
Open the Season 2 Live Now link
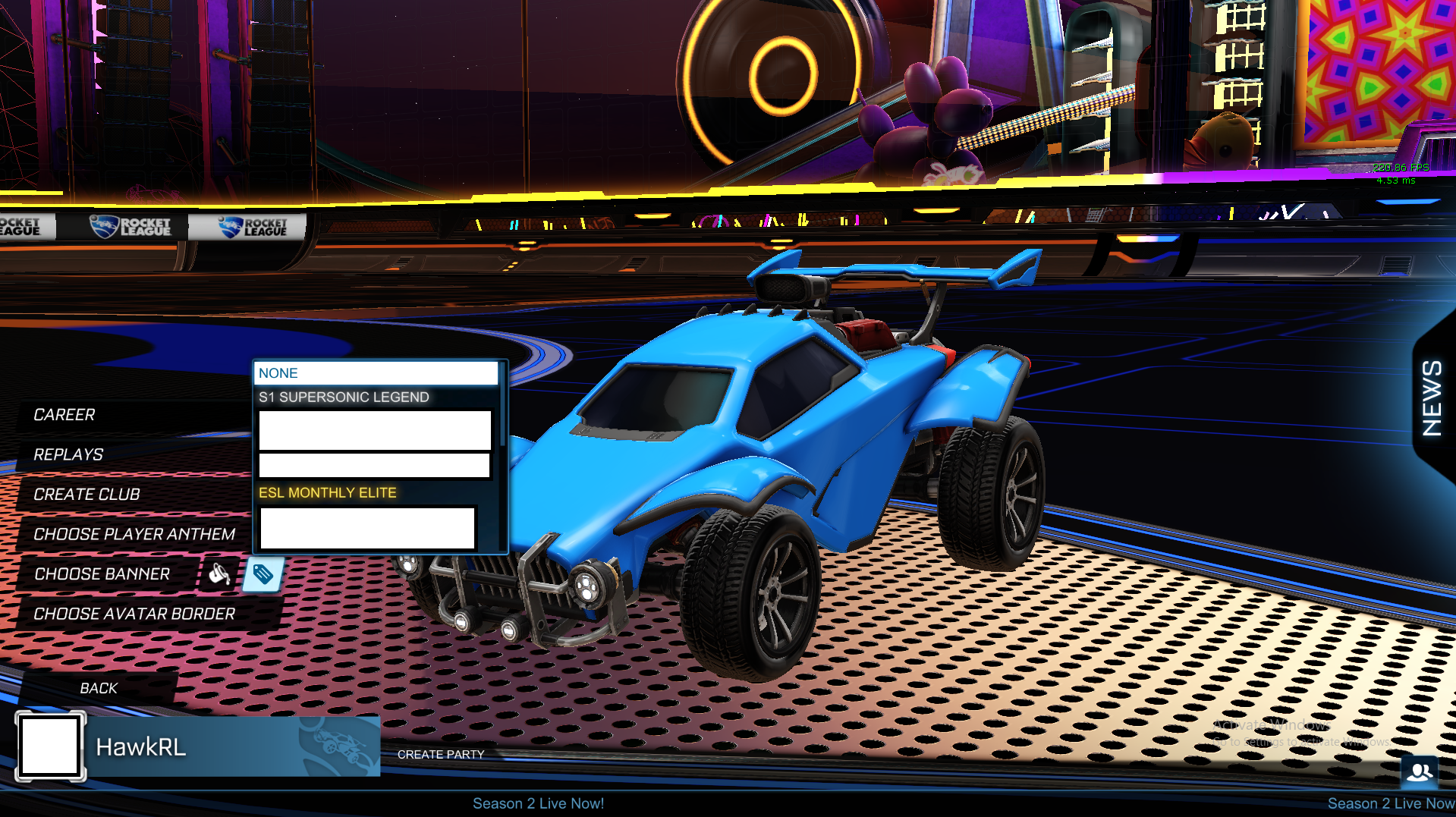[x=538, y=803]
